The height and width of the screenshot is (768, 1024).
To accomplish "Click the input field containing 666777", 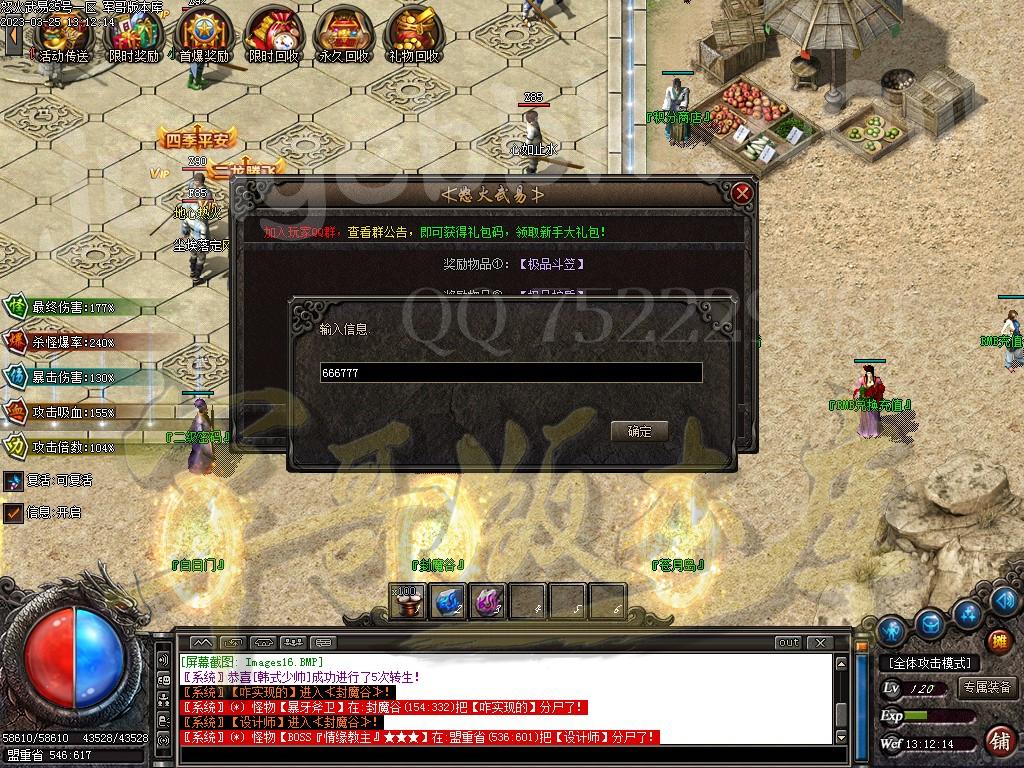I will [510, 373].
